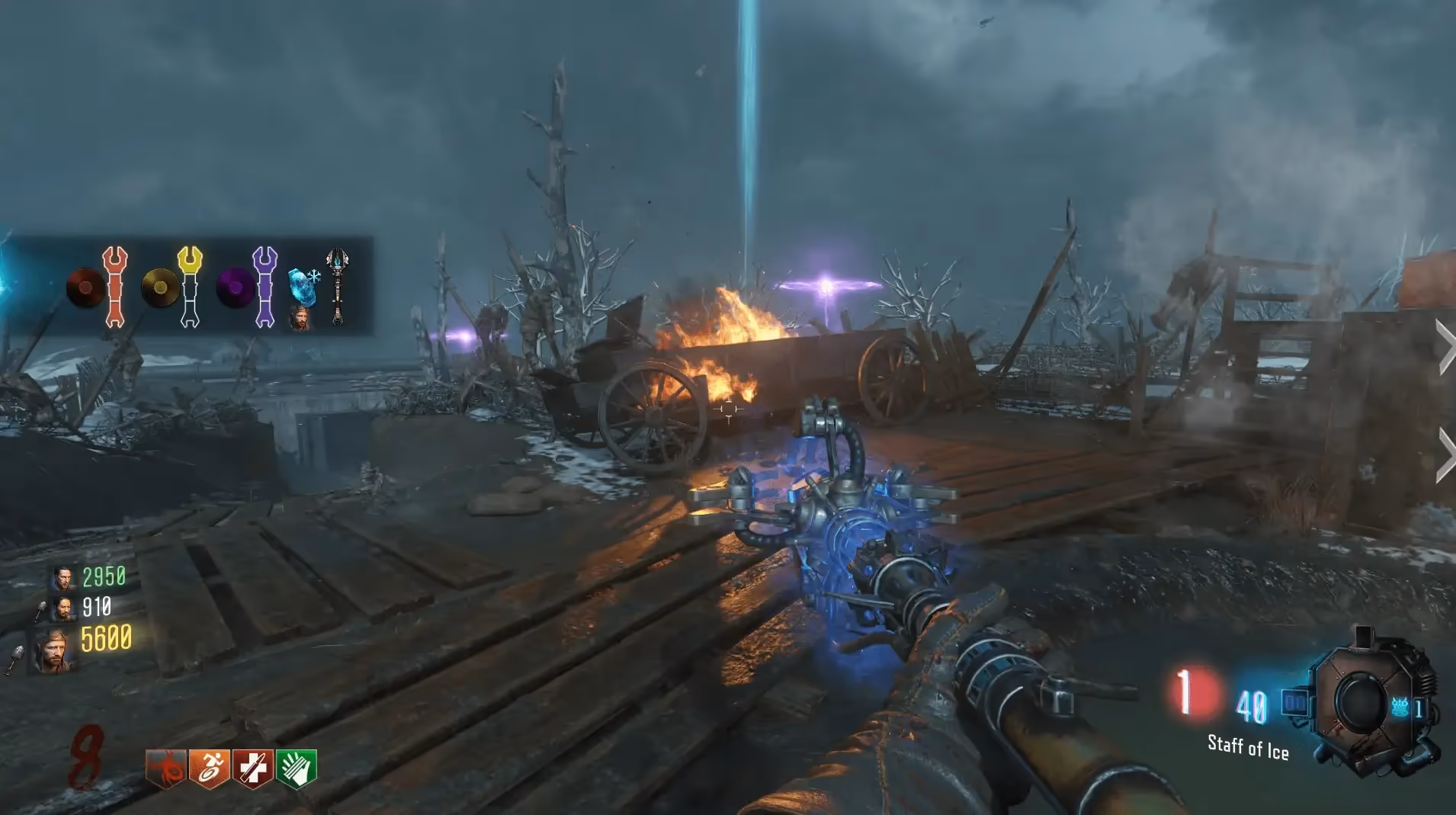The height and width of the screenshot is (815, 1456).
Task: Click the Stamin-Up running man perk
Action: click(x=209, y=768)
